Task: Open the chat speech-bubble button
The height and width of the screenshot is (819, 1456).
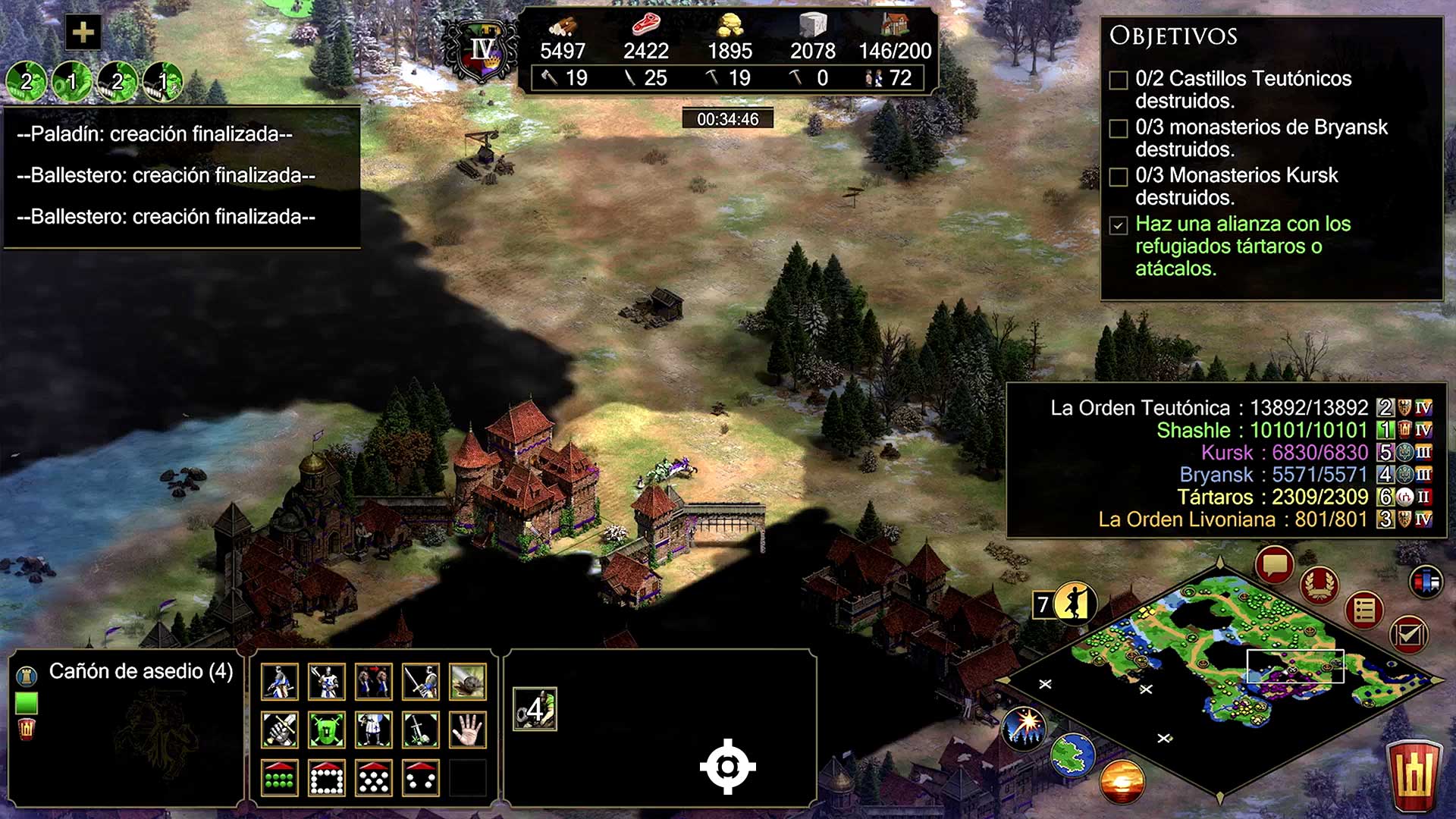Action: [x=1274, y=566]
